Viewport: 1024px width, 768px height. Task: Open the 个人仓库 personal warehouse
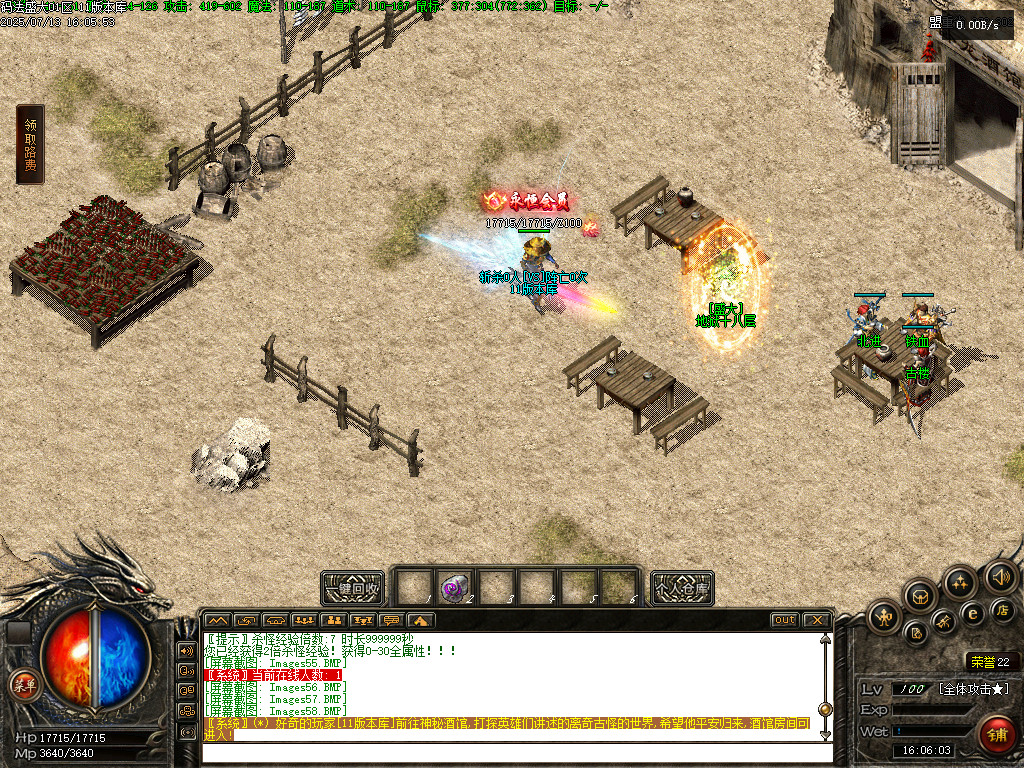click(682, 588)
